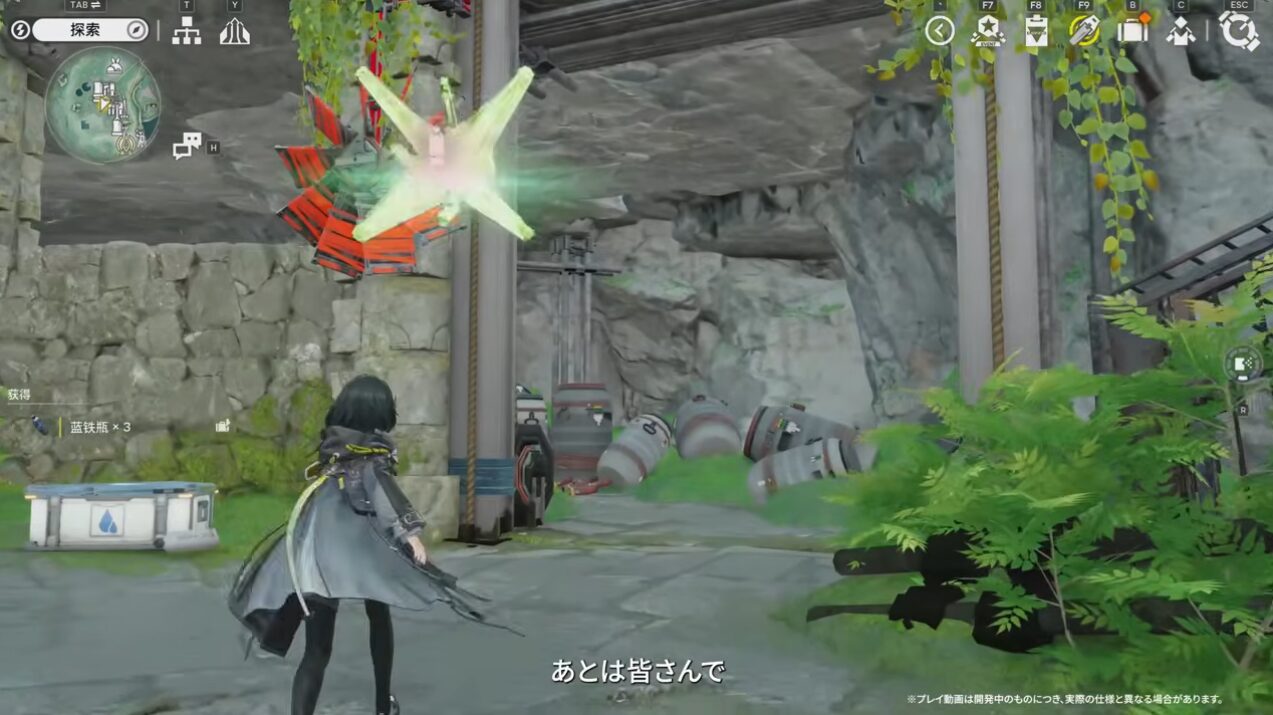Open the chat speech-bubbles icon
The height and width of the screenshot is (715, 1273).
click(187, 146)
